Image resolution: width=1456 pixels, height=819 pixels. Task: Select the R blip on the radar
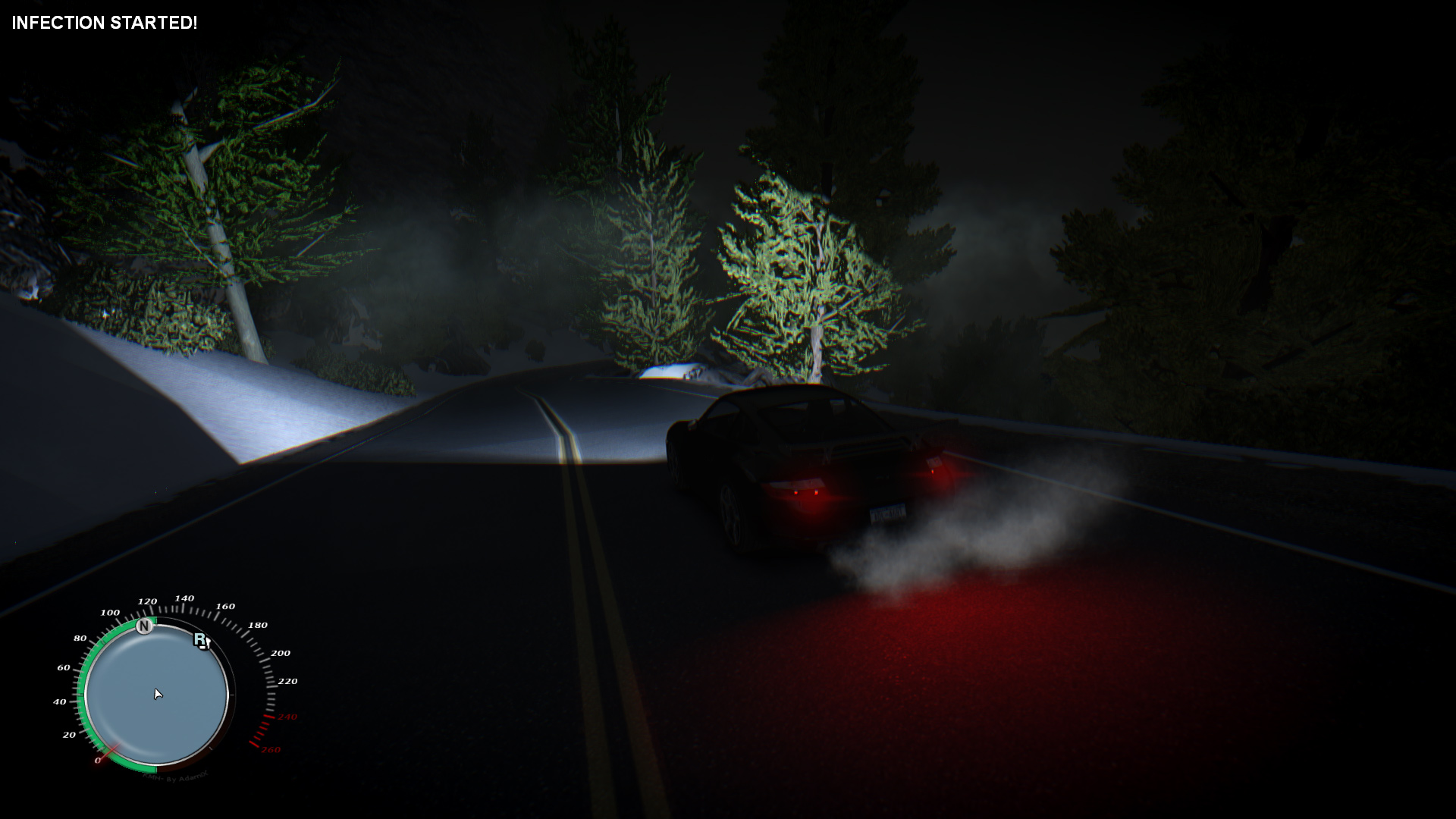200,640
